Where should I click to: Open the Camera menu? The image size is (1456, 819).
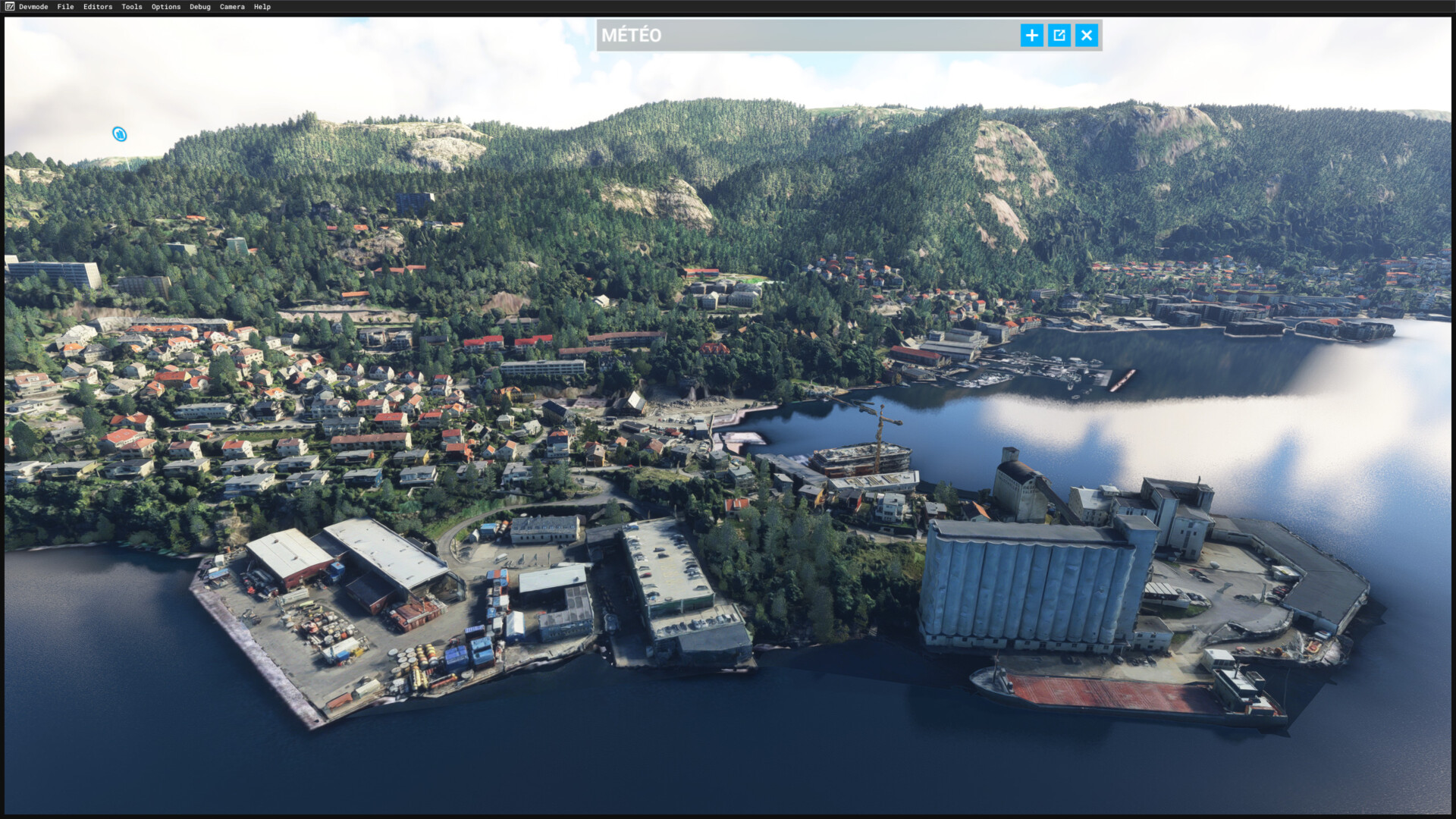(232, 7)
